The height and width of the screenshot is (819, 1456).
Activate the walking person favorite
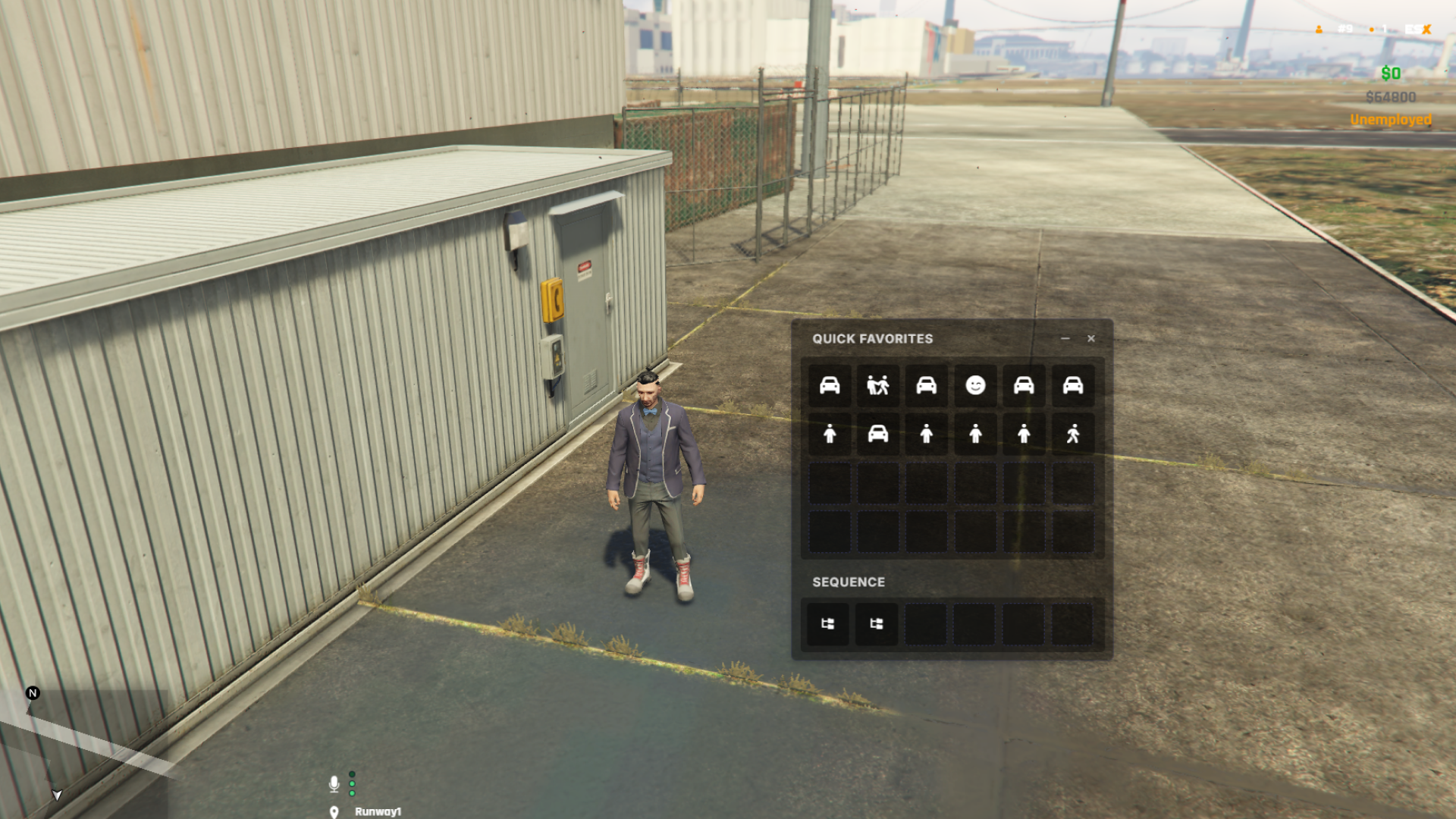(1072, 435)
